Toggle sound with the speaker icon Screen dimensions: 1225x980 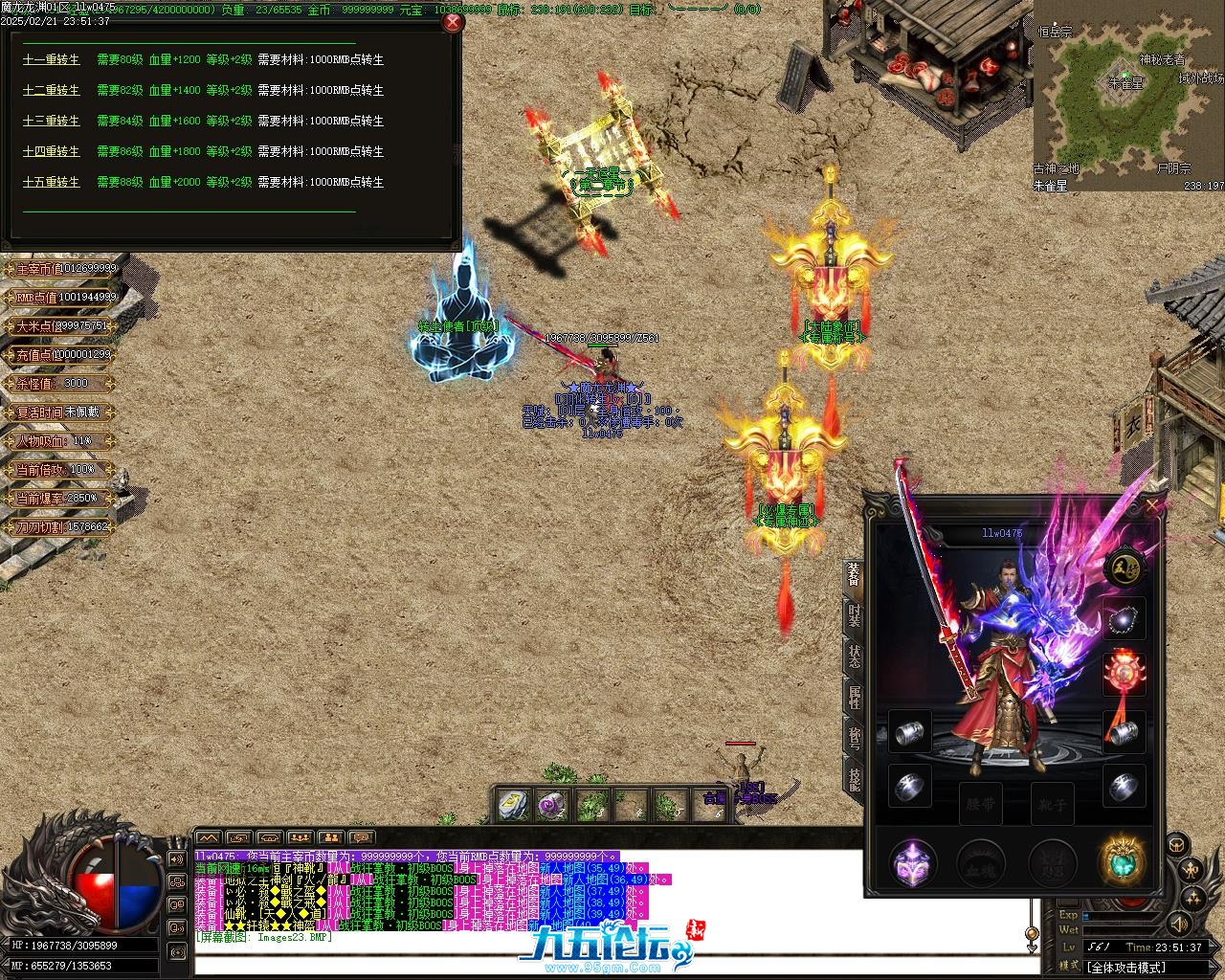click(1179, 924)
